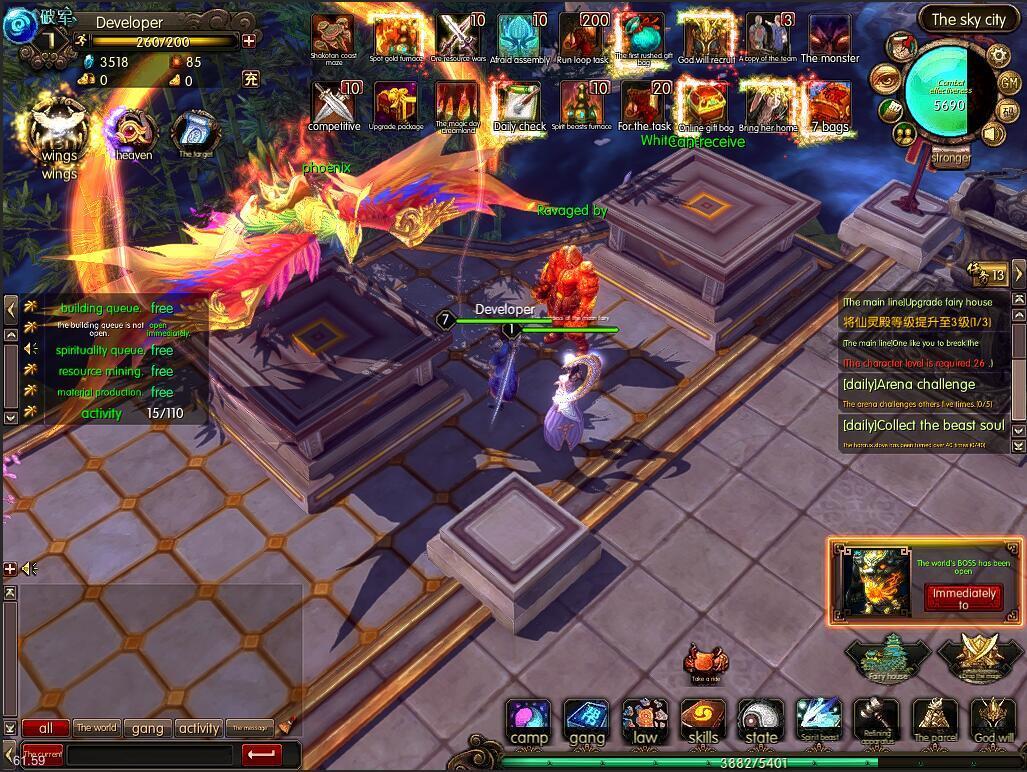Image resolution: width=1027 pixels, height=772 pixels.
Task: Open the Daily check event icon
Action: (519, 103)
